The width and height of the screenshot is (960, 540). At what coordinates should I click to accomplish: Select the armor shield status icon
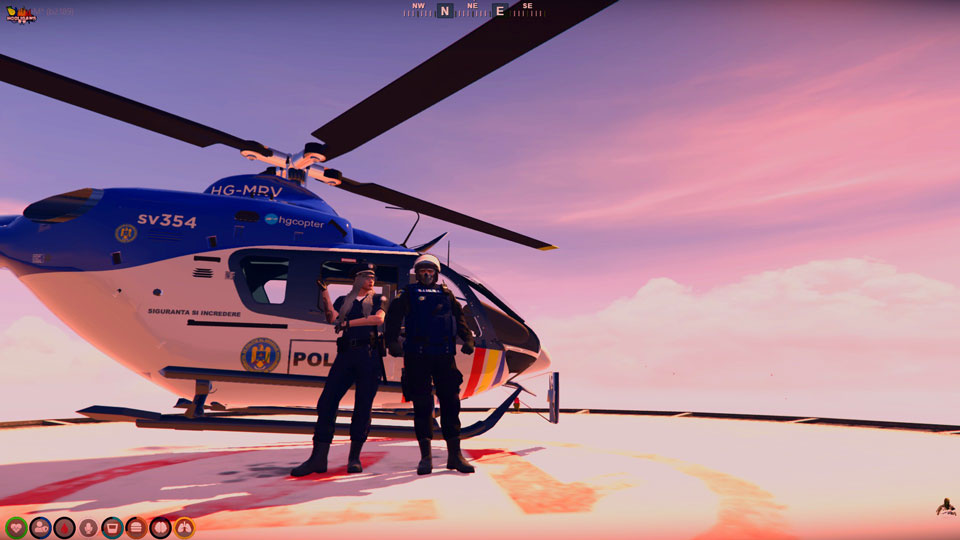point(40,527)
